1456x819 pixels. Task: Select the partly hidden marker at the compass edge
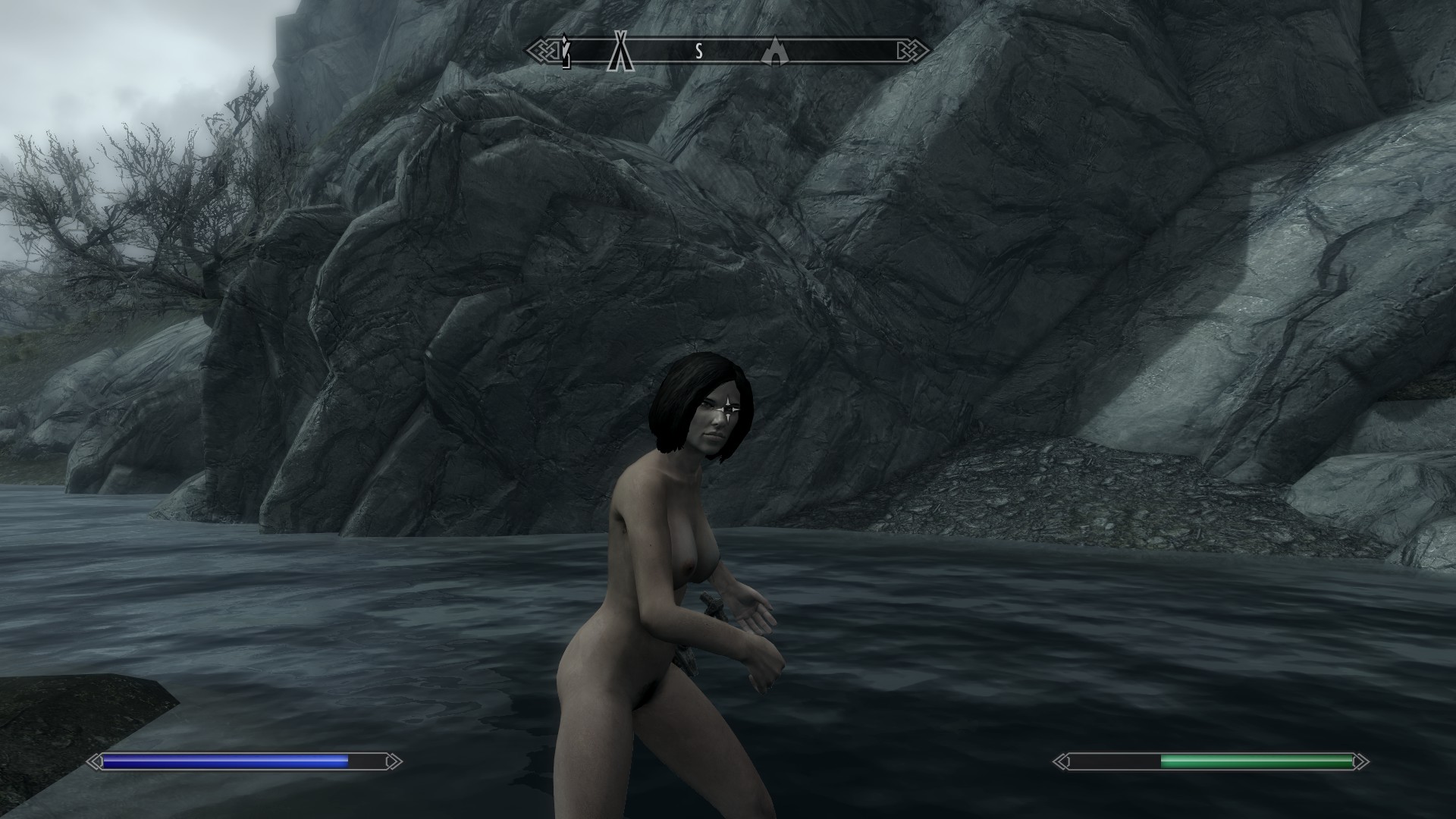tap(566, 51)
